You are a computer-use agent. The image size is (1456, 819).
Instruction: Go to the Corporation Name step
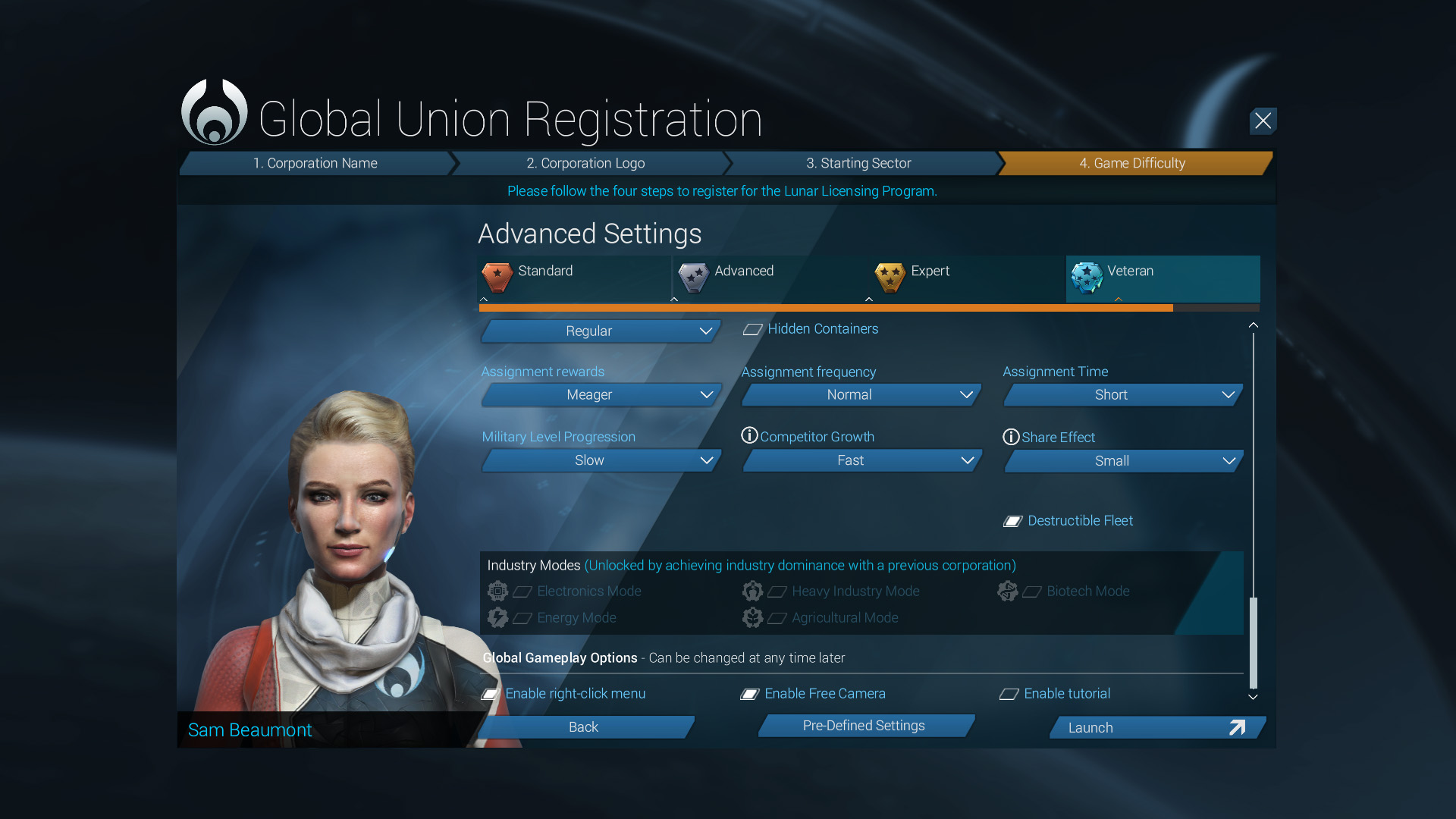(x=315, y=163)
